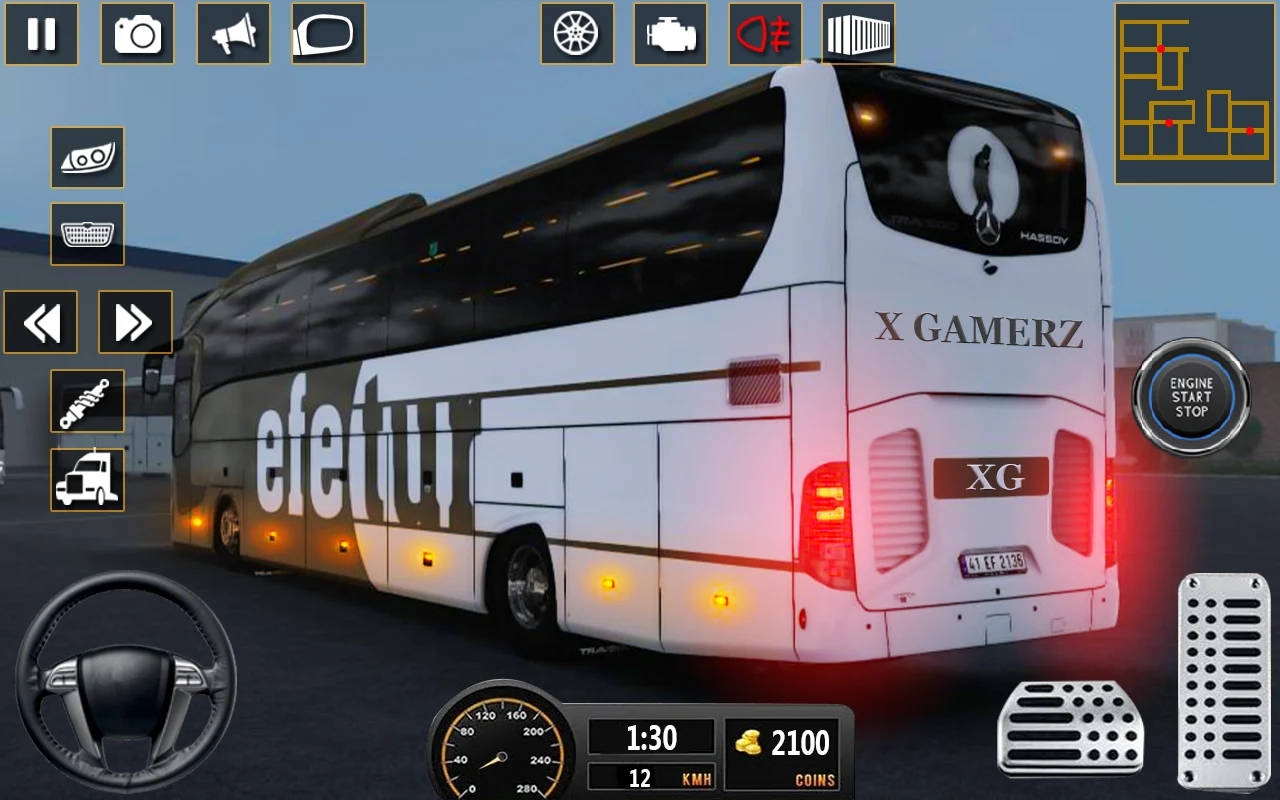Click the right gear shift arrows

(133, 321)
